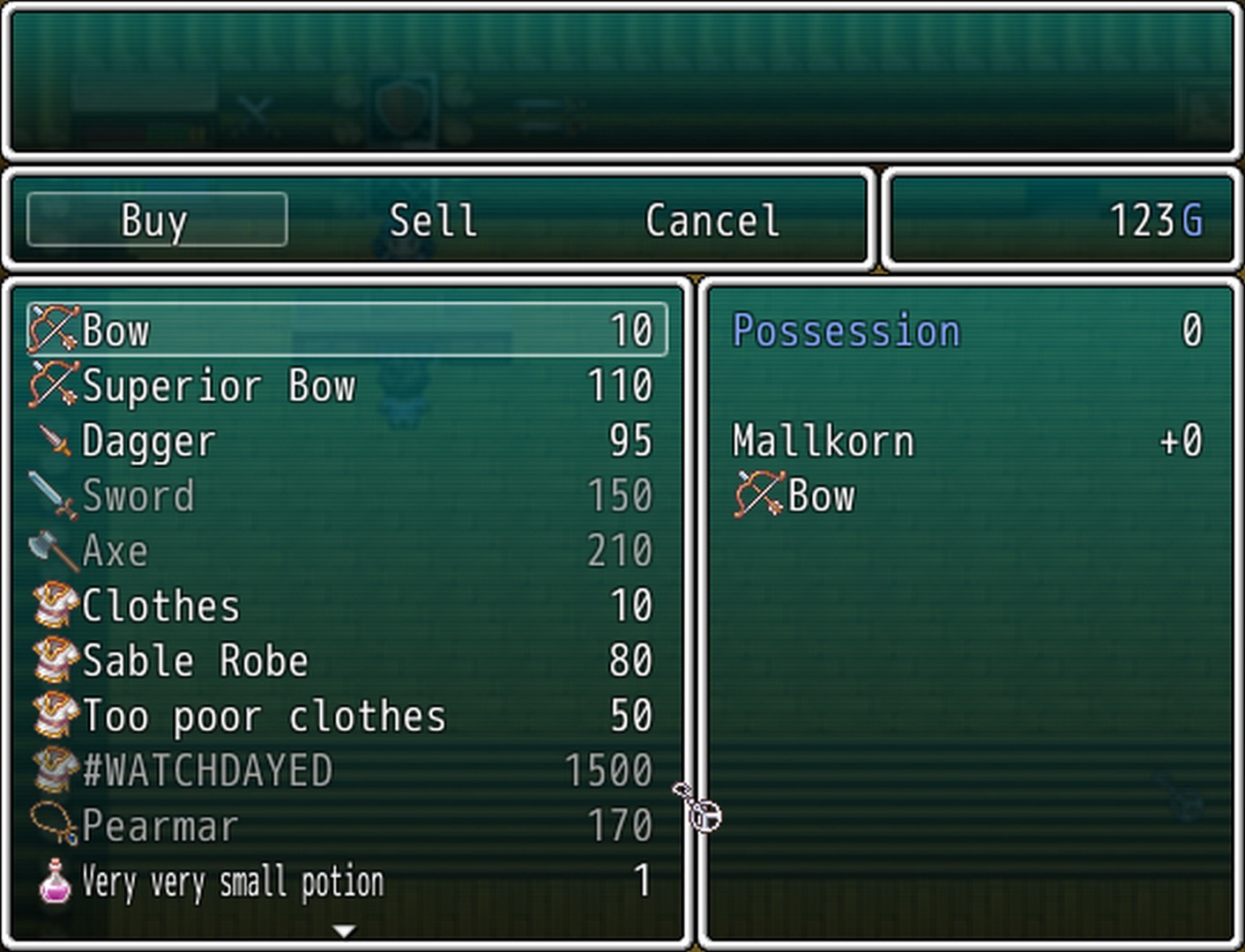Buy the Bow for 10 gold
This screenshot has width=1245, height=952.
pos(347,331)
